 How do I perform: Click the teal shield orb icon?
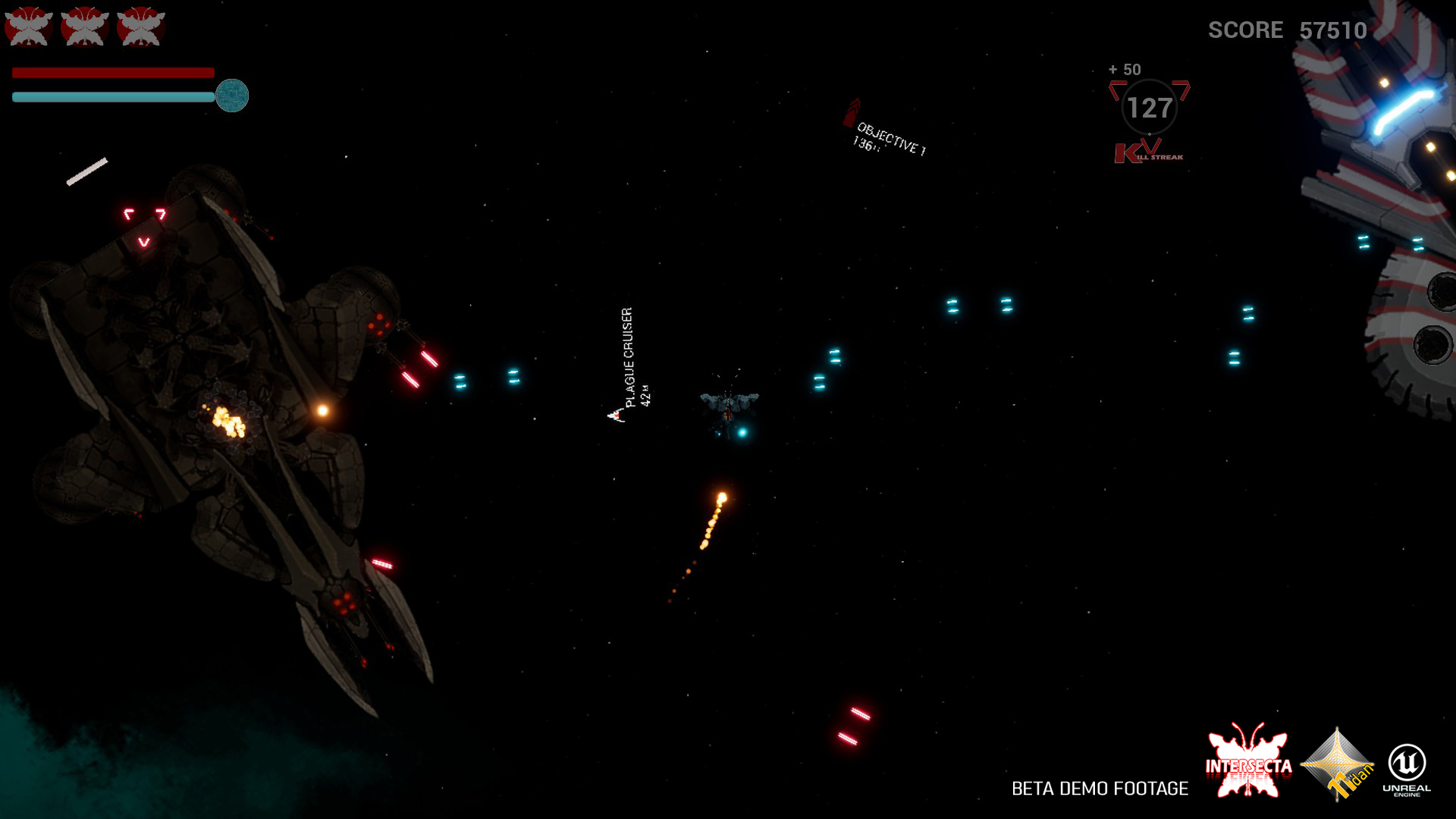[232, 96]
